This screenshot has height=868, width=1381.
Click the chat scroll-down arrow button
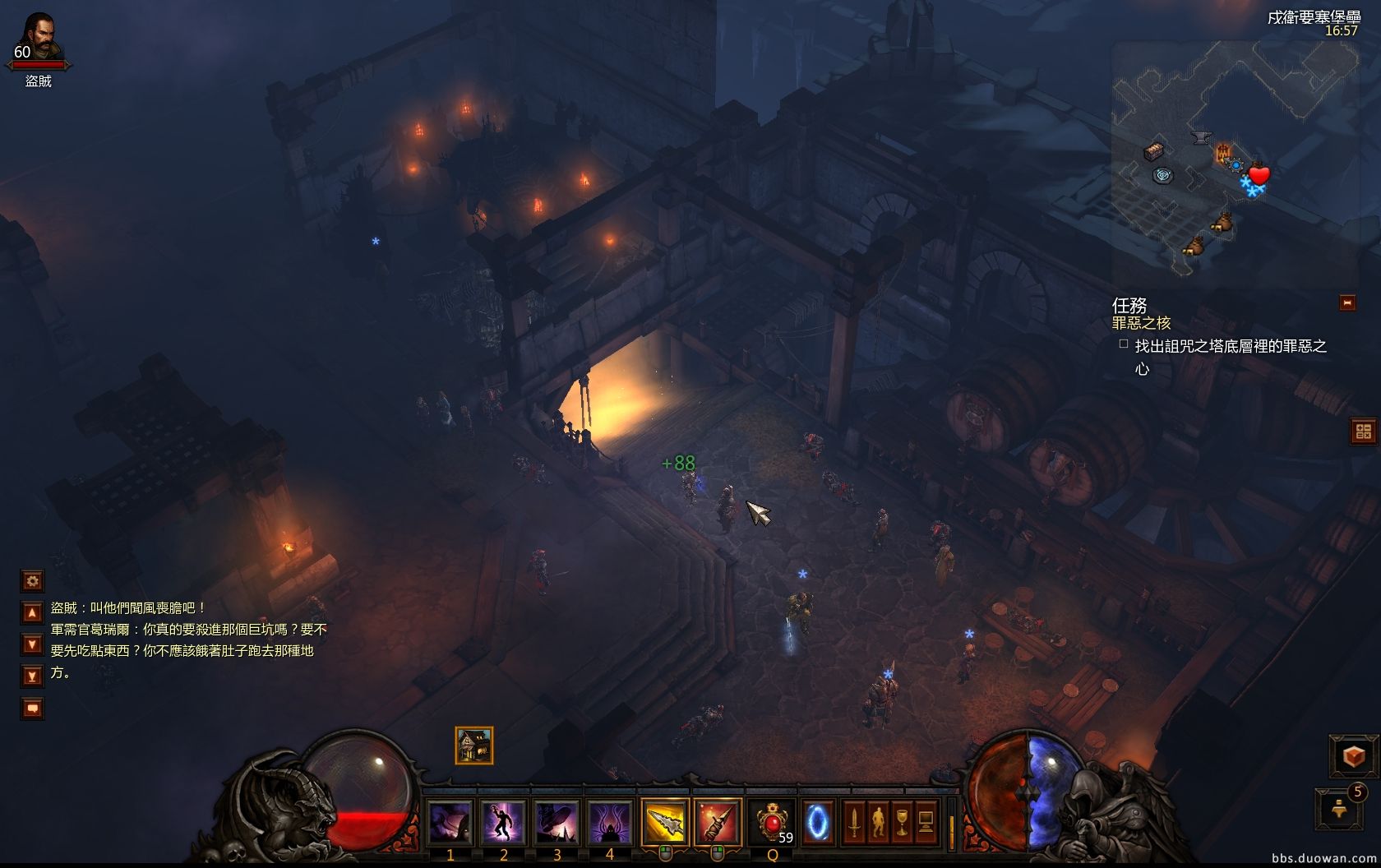pyautogui.click(x=32, y=644)
